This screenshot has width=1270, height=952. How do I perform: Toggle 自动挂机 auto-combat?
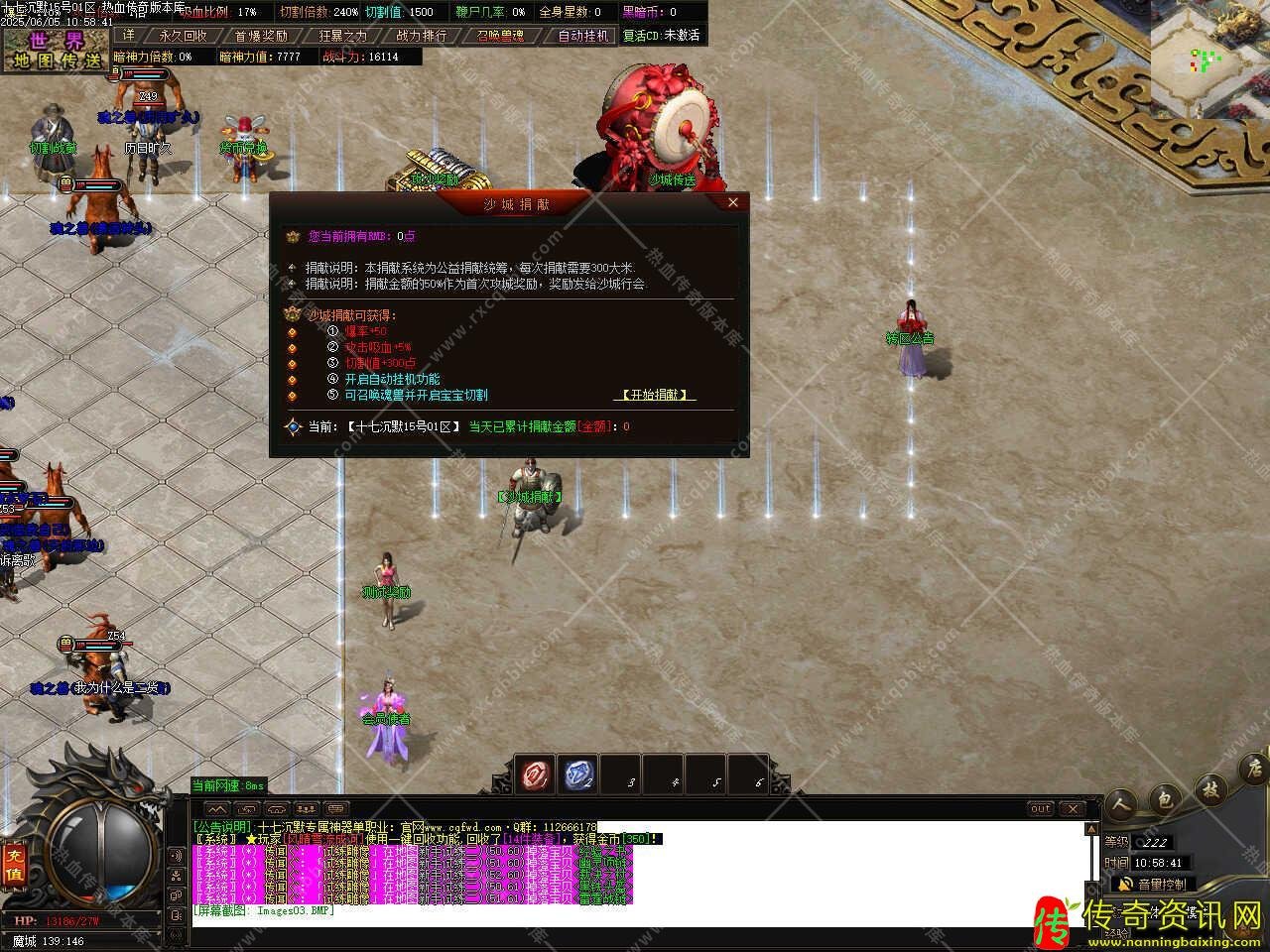[x=582, y=36]
